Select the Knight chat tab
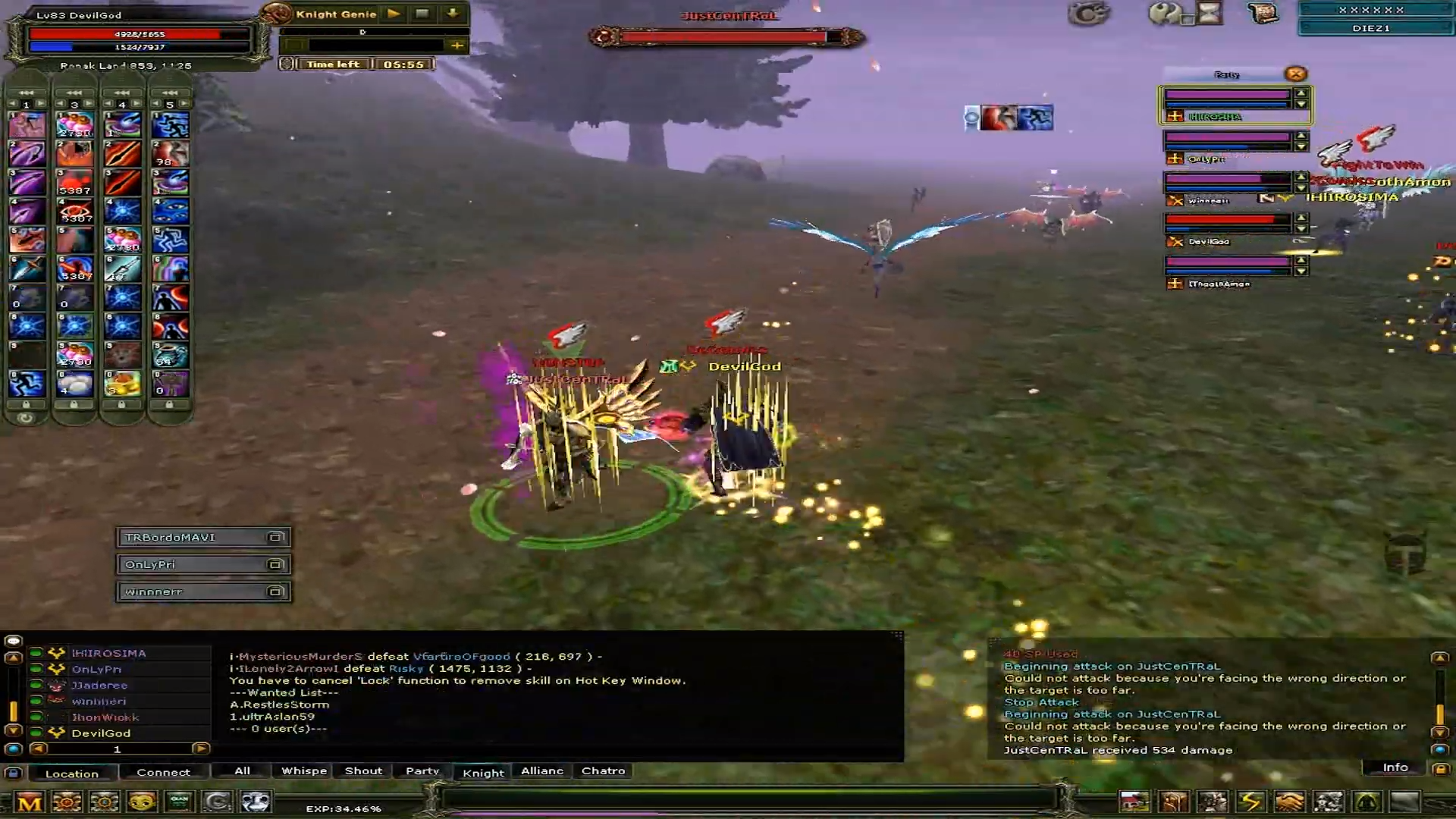Viewport: 1456px width, 819px height. click(x=483, y=772)
